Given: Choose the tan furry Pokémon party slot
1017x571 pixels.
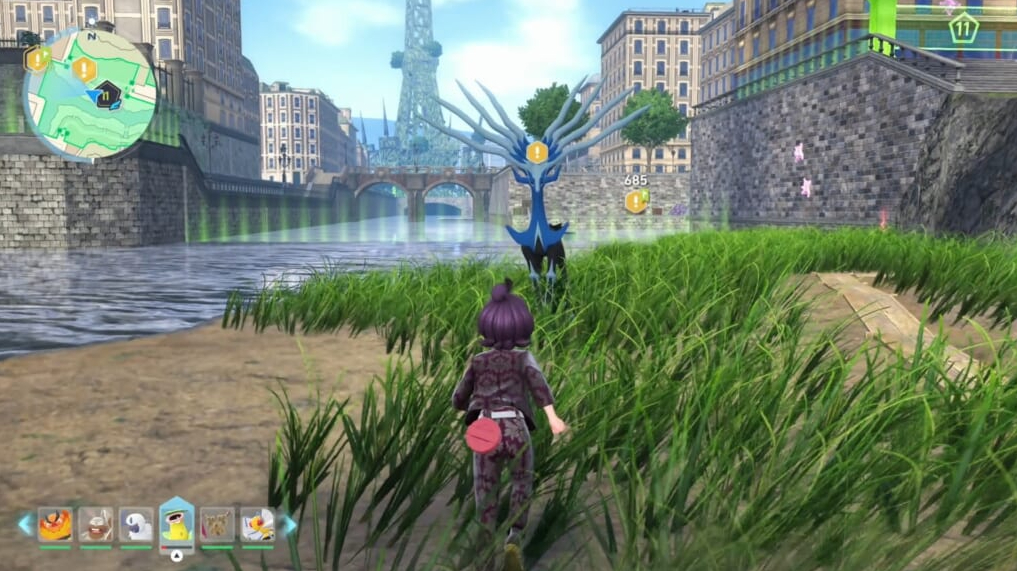Looking at the screenshot, I should tap(217, 524).
